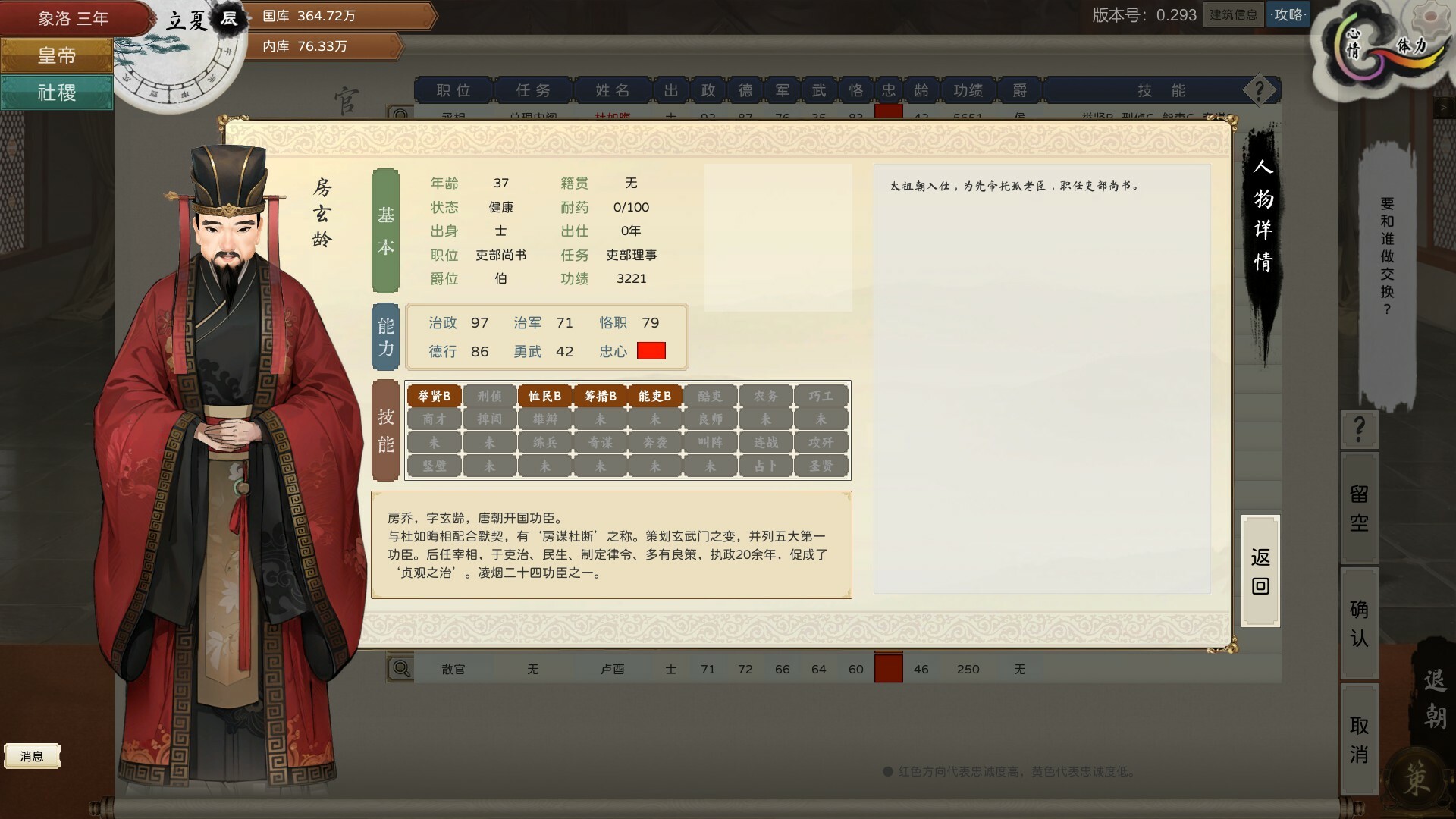Toggle the 能吏B skill tile
The image size is (1456, 819).
pos(654,395)
